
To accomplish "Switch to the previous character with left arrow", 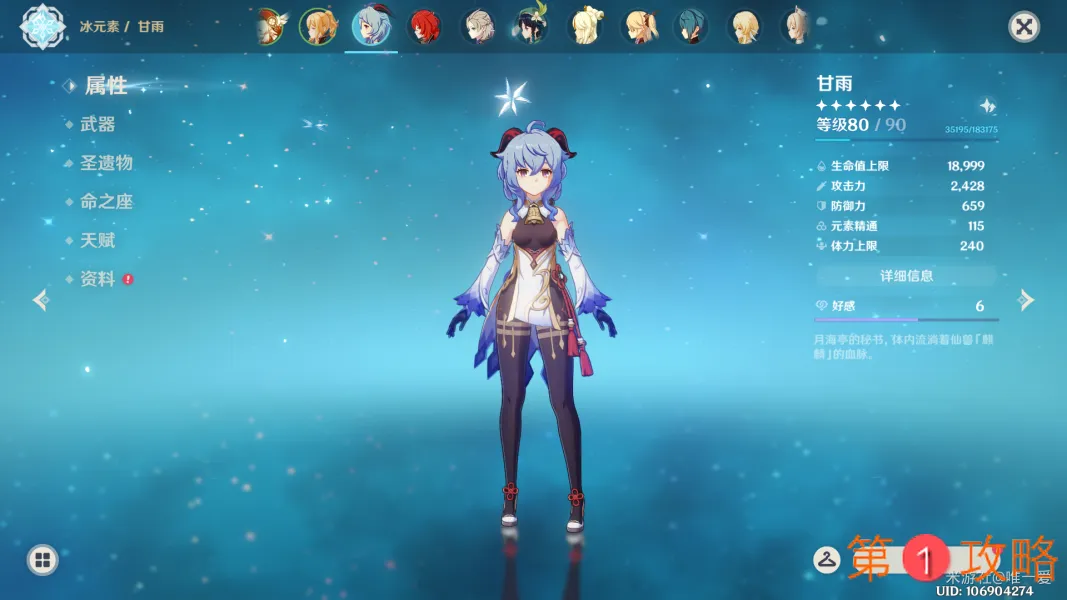I will [x=41, y=300].
